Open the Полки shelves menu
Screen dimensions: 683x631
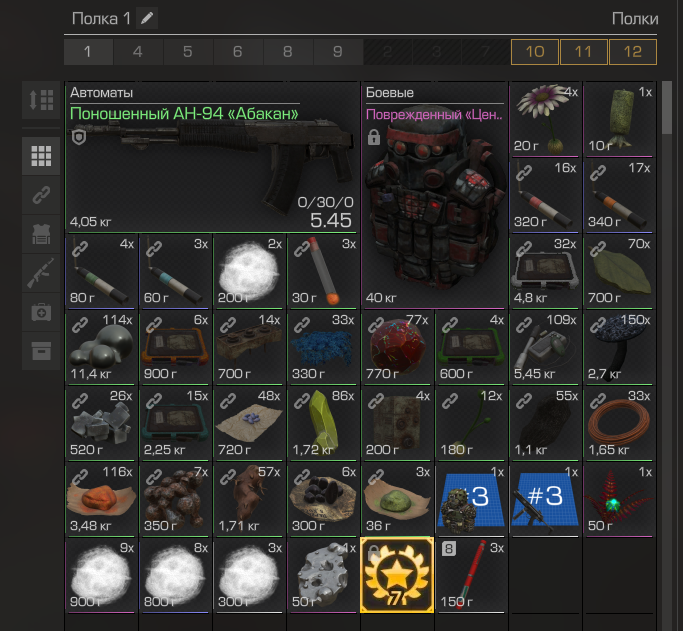click(x=634, y=19)
